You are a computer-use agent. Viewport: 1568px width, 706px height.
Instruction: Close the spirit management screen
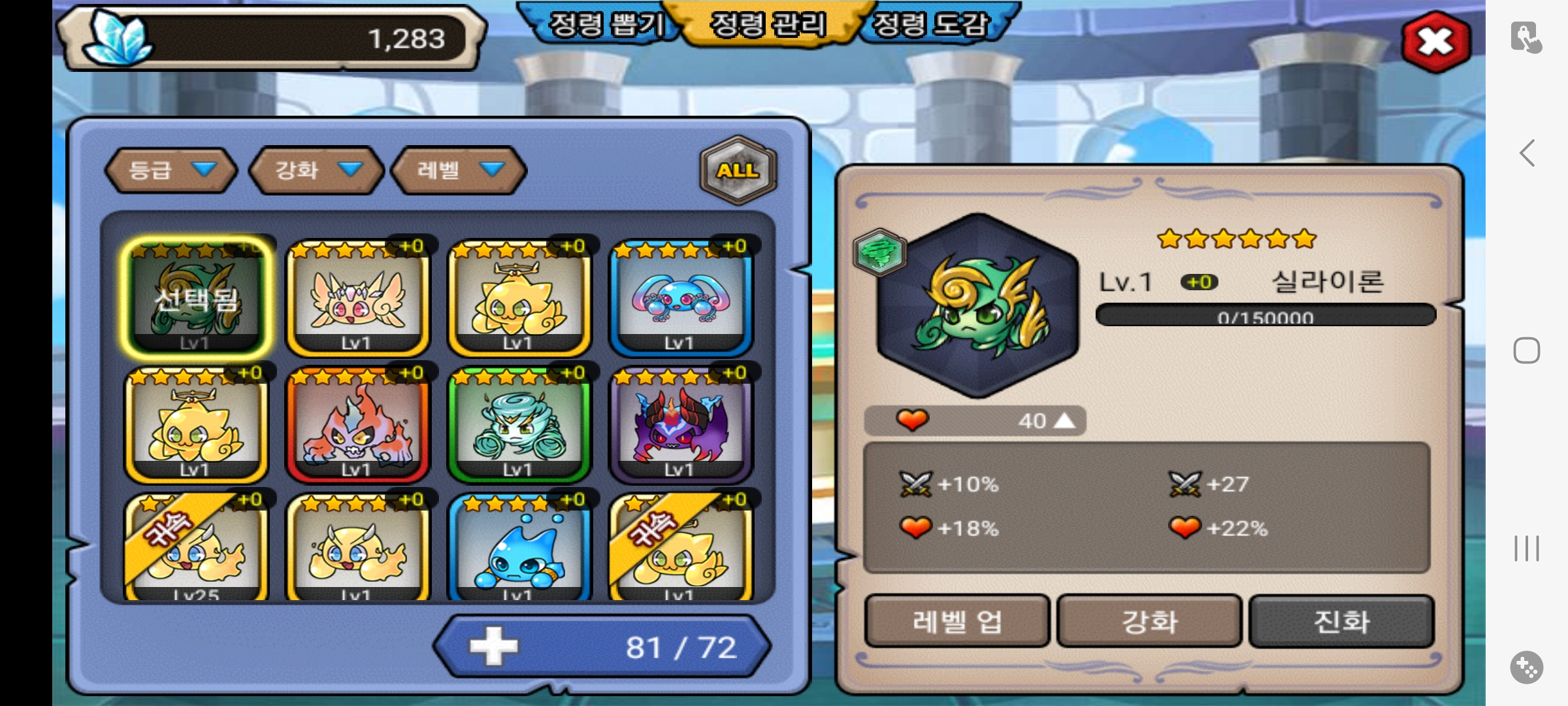point(1435,42)
